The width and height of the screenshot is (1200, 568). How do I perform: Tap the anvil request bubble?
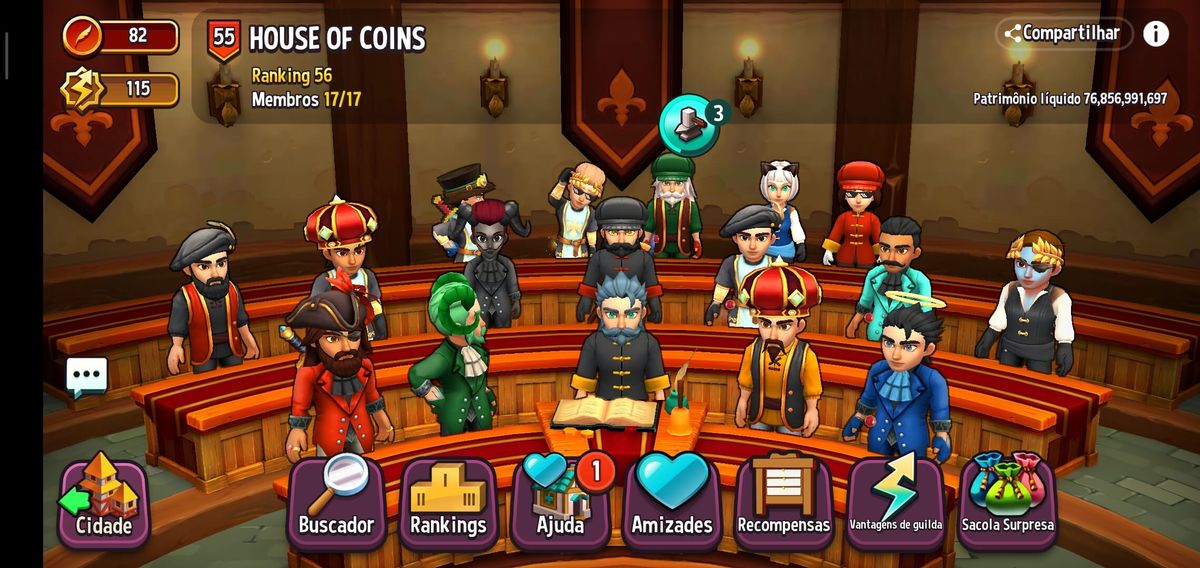(689, 125)
